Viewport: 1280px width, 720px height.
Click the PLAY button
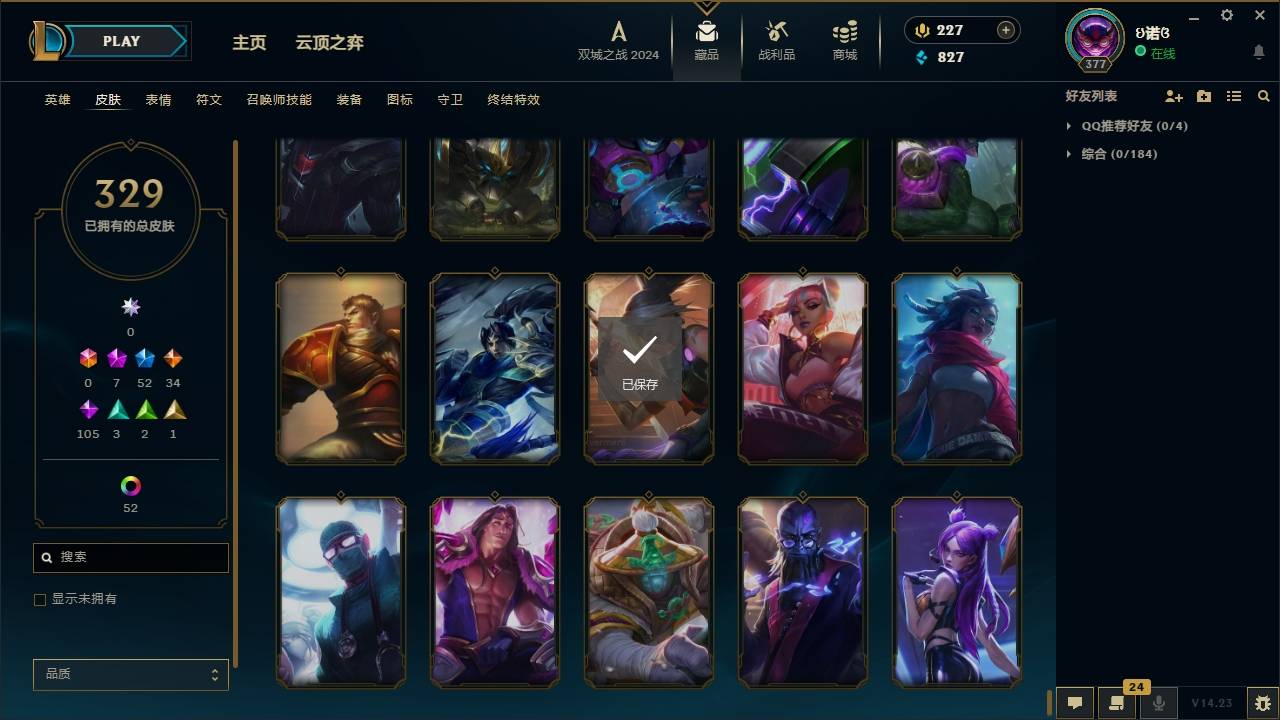[120, 41]
